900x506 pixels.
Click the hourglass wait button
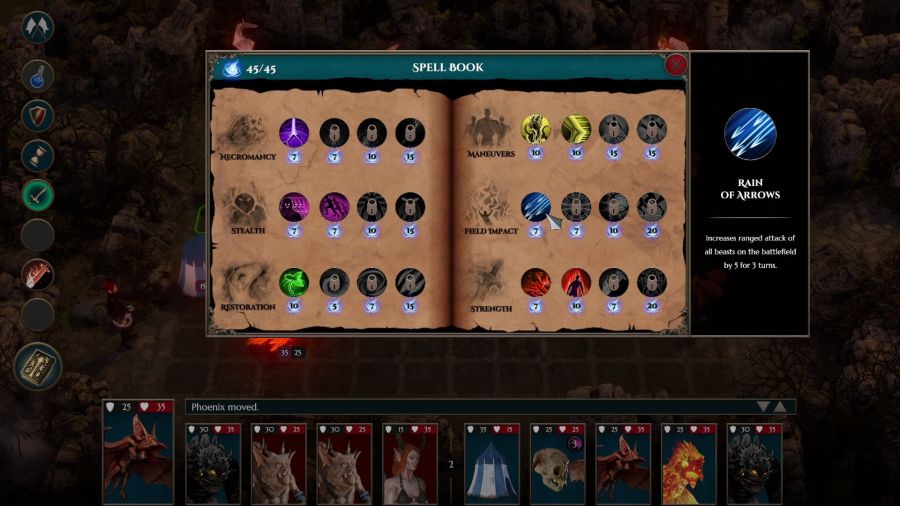coord(37,155)
